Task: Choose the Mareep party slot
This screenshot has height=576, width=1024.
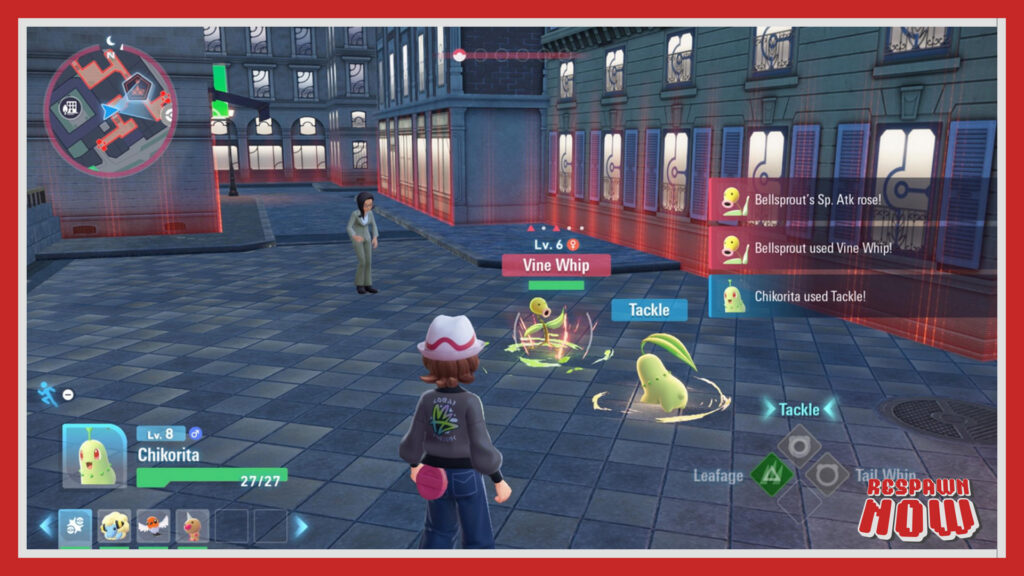Action: (x=115, y=525)
